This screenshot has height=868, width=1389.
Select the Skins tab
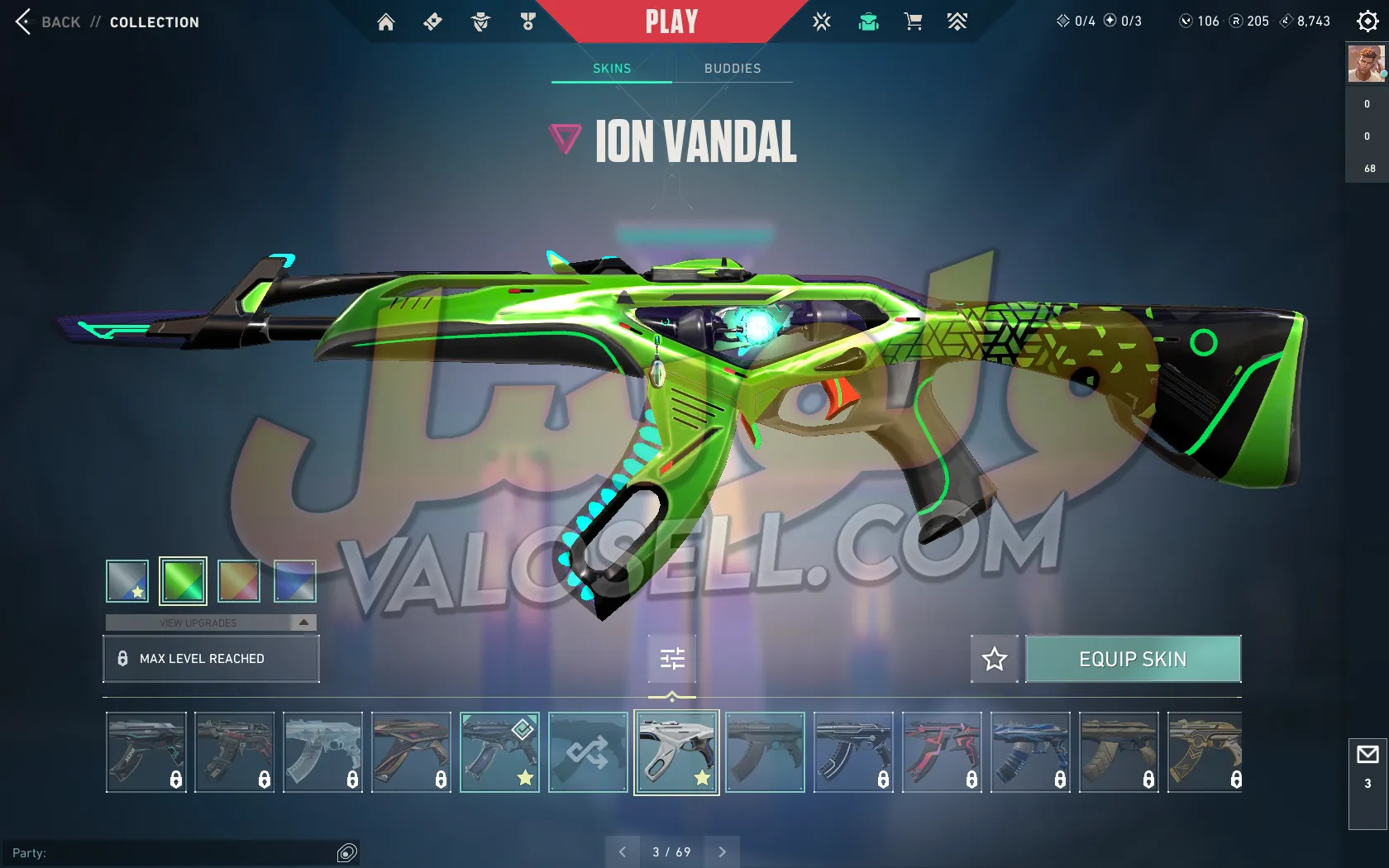[612, 69]
